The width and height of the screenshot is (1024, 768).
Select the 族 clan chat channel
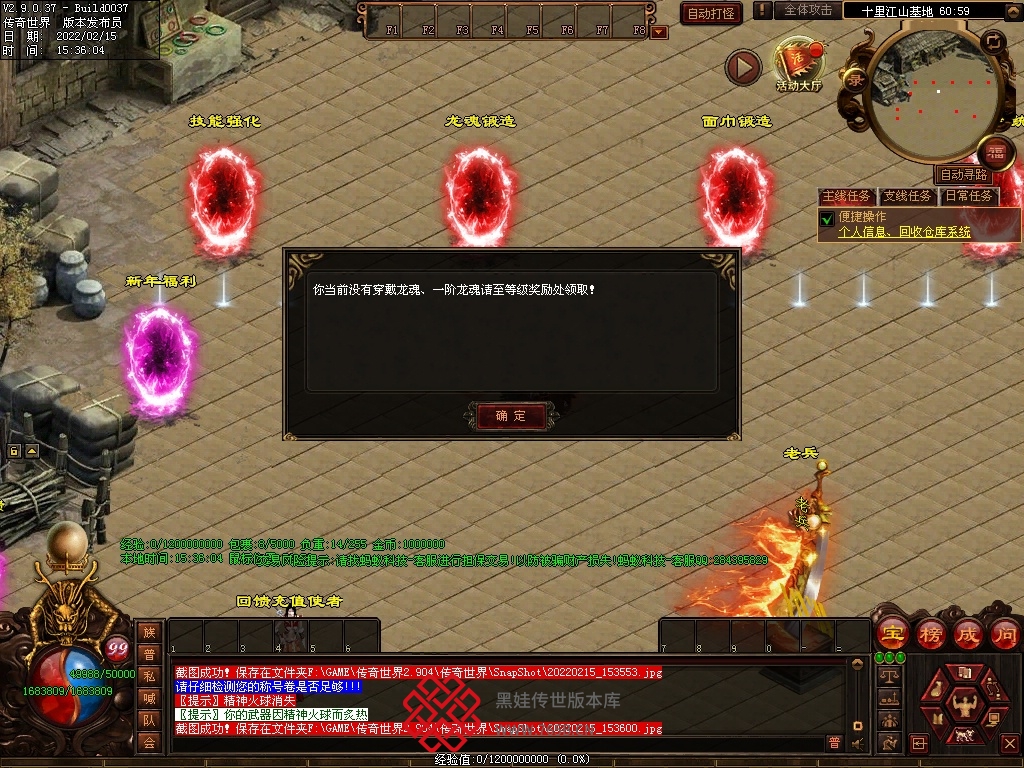[148, 631]
